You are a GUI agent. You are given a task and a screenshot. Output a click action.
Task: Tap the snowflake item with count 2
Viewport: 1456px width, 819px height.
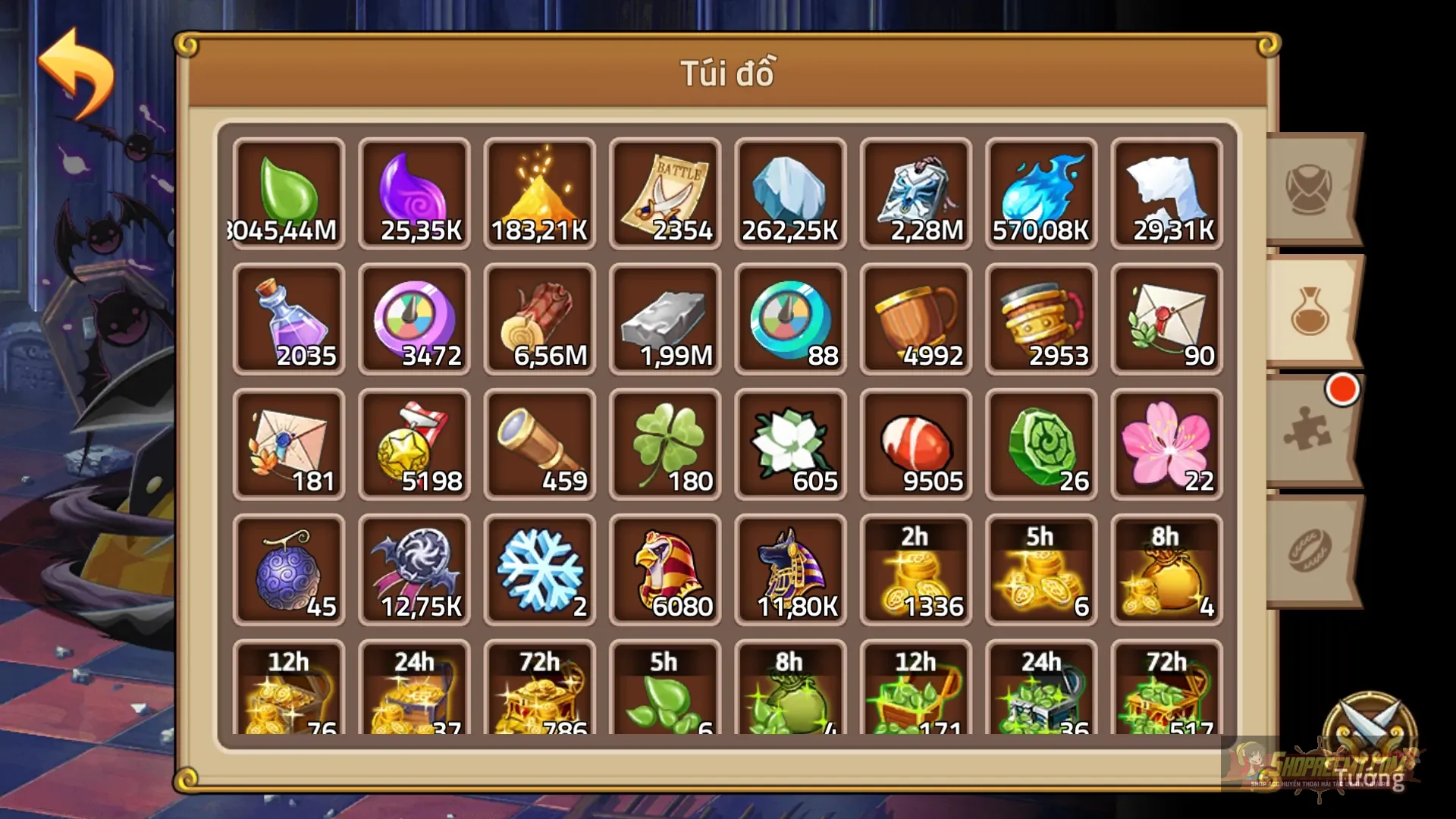click(x=540, y=569)
